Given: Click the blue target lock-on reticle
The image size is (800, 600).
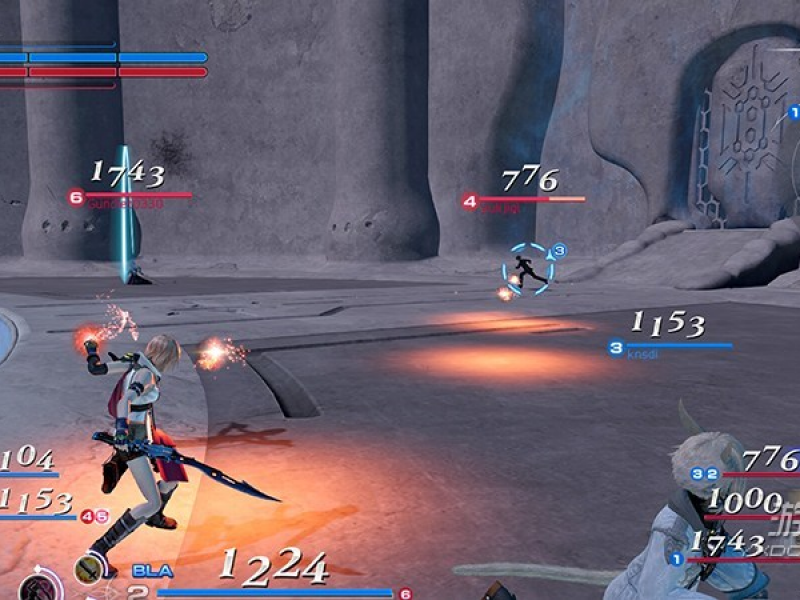Looking at the screenshot, I should (527, 269).
